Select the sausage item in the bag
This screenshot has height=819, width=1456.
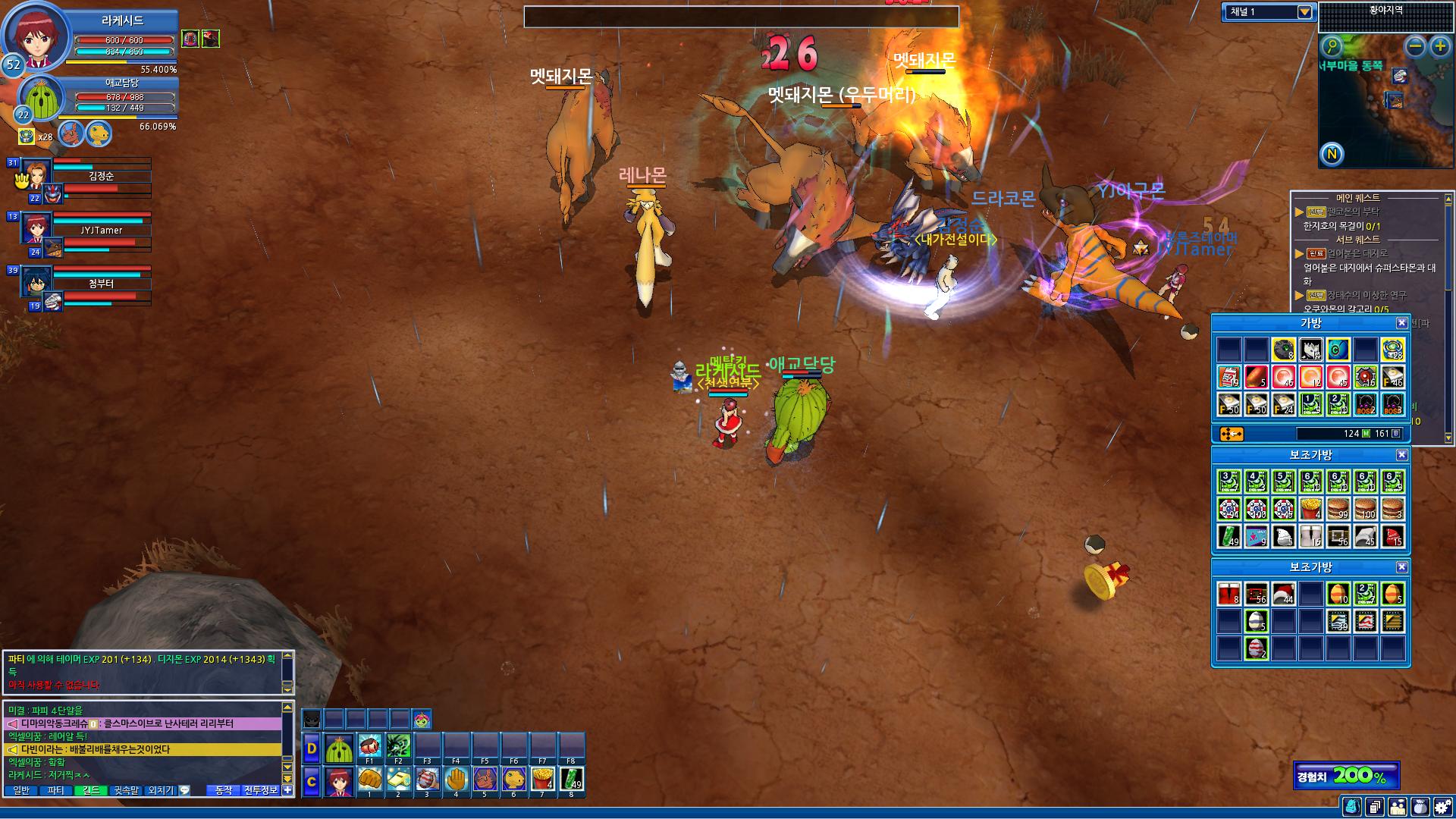coord(1257,377)
